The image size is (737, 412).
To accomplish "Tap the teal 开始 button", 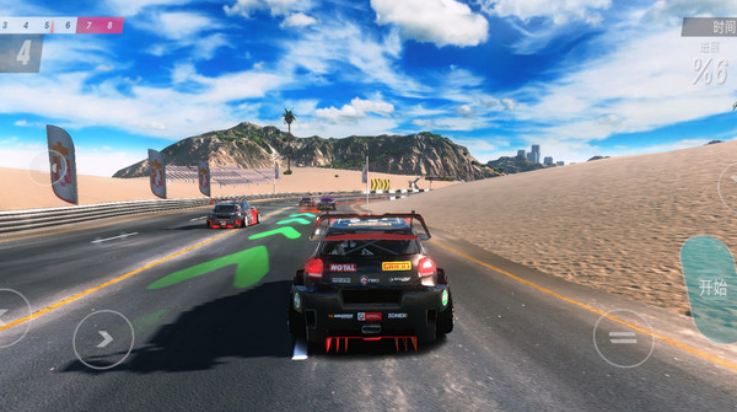I will tap(712, 288).
